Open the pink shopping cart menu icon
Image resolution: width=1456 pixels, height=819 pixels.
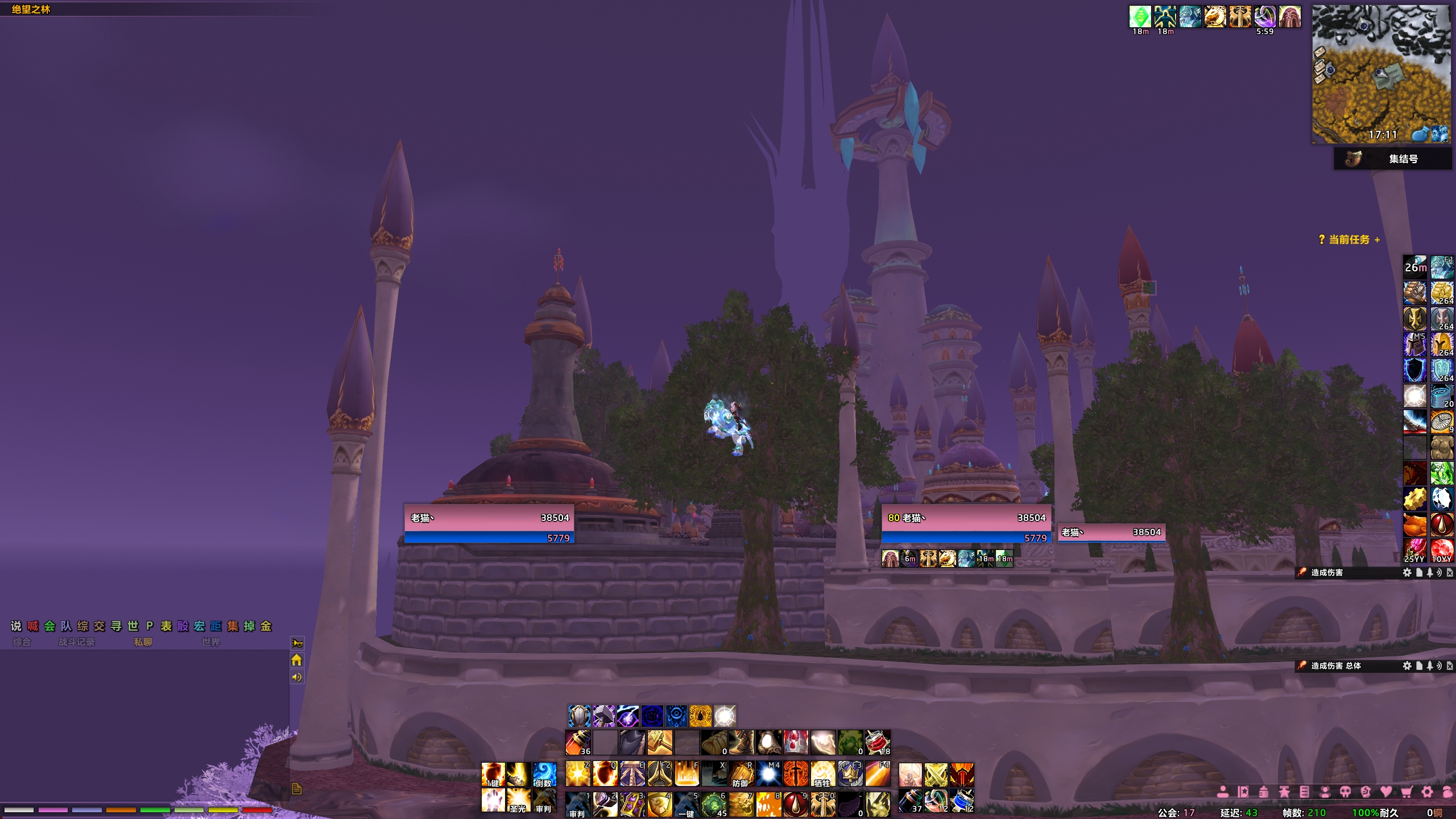click(x=1407, y=792)
